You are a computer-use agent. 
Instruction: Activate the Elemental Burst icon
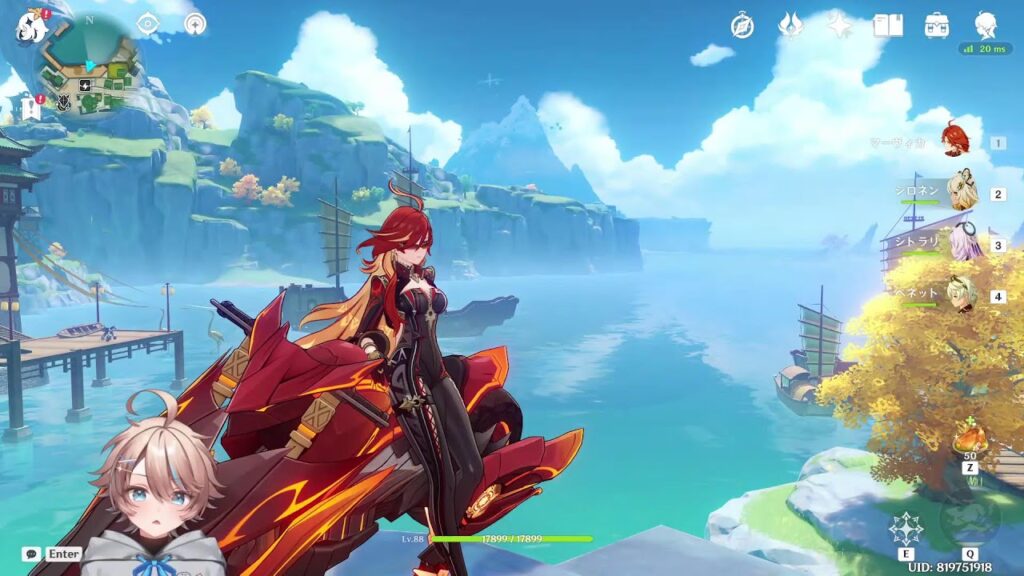pyautogui.click(x=969, y=522)
